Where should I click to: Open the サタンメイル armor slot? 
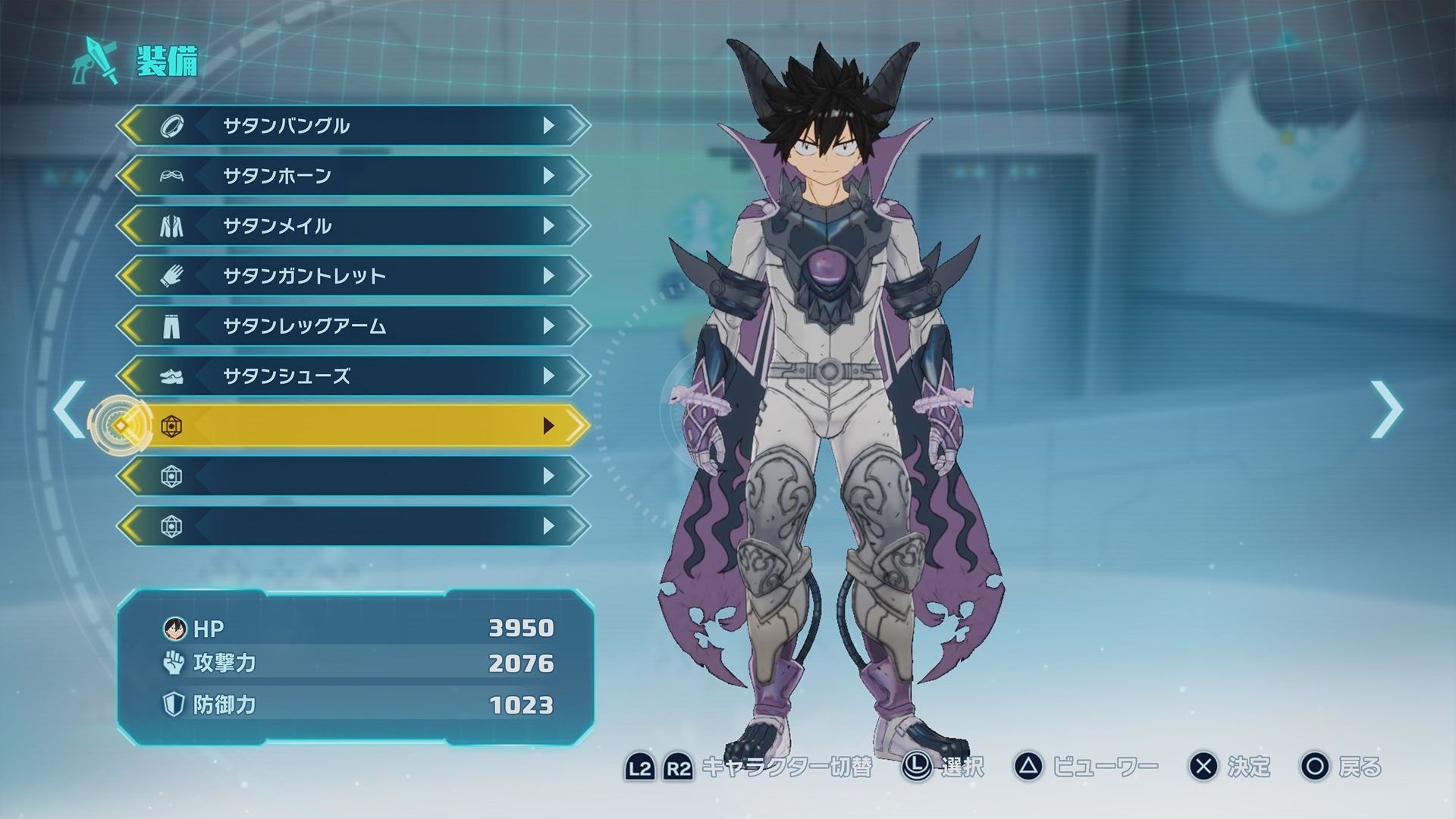[353, 226]
